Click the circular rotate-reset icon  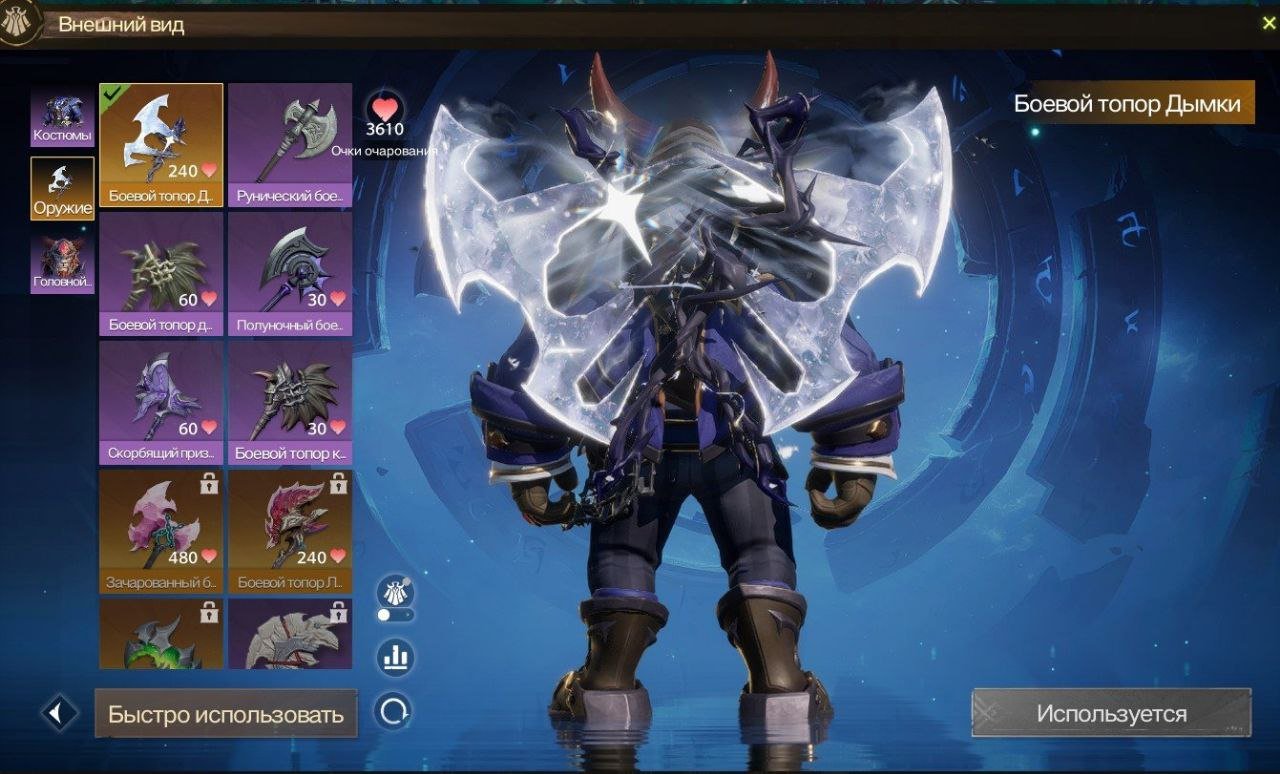[394, 711]
